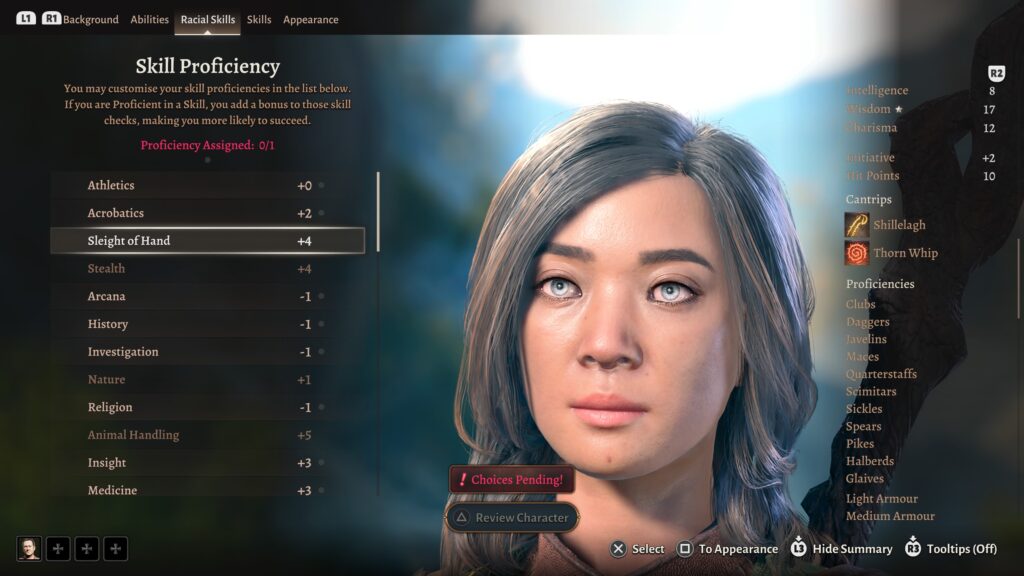Go to the Skills tab
Screen dimensions: 1024x576
(x=259, y=20)
